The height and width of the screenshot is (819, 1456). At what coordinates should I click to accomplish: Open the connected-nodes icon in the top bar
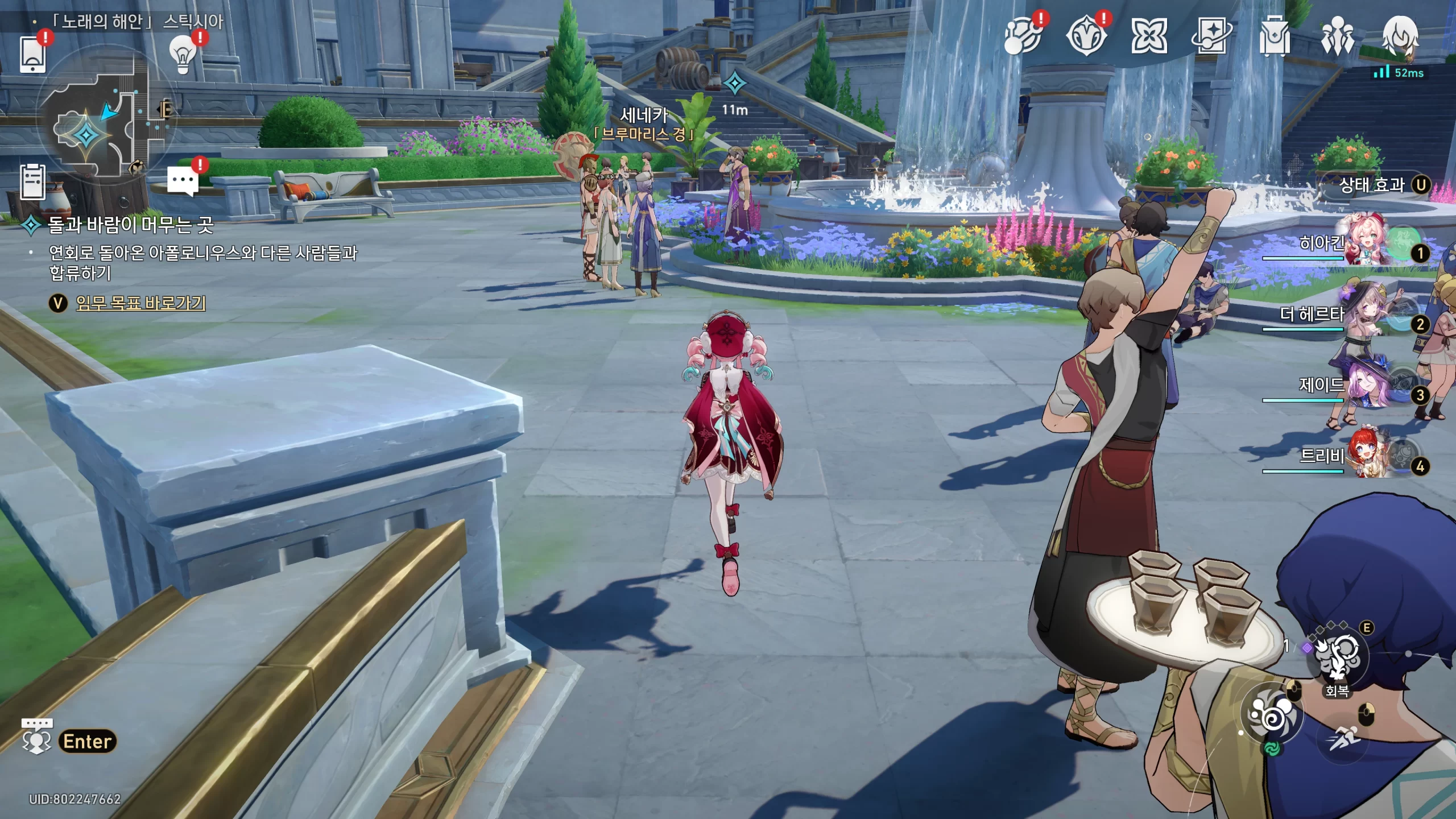[1023, 36]
